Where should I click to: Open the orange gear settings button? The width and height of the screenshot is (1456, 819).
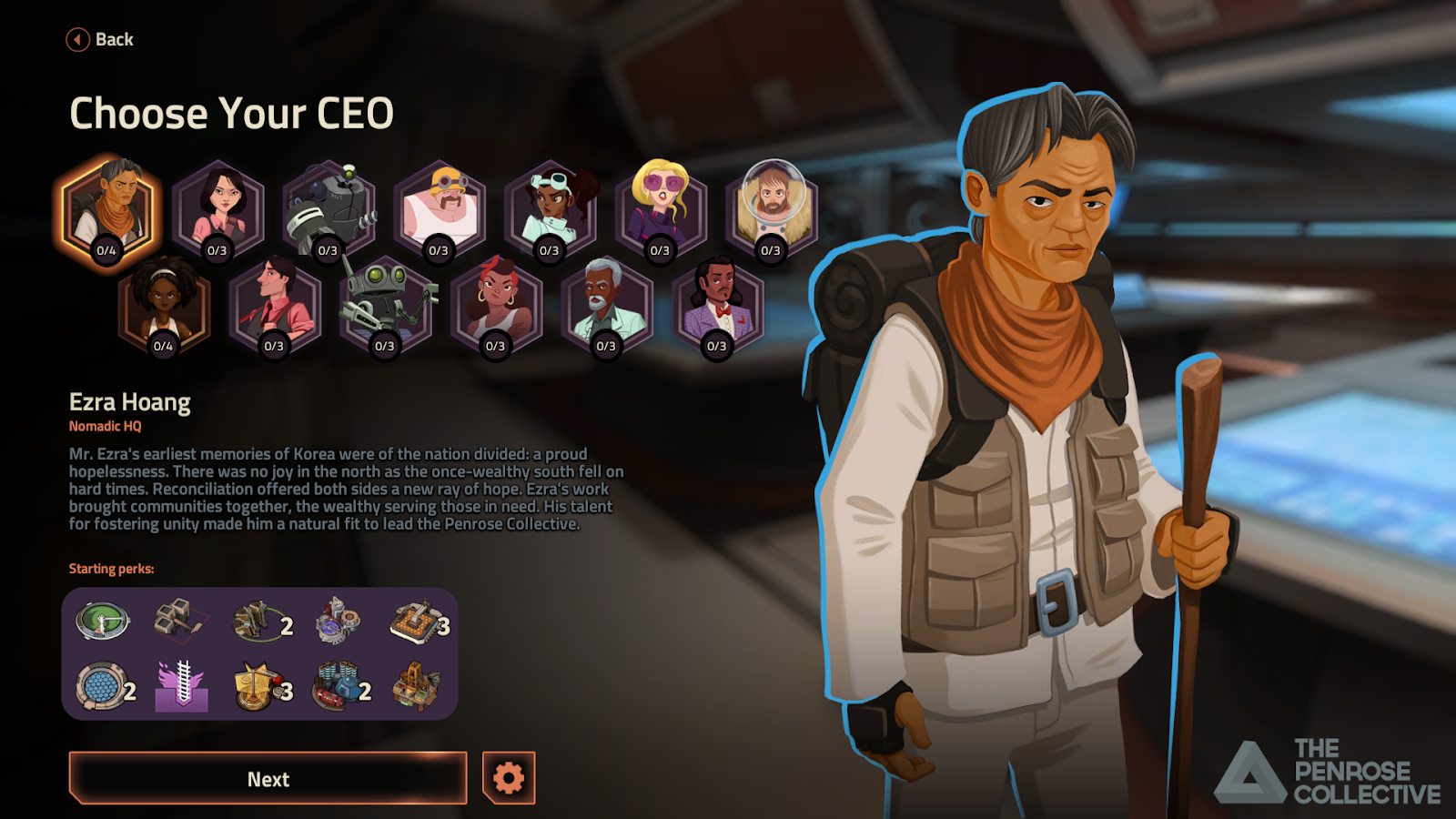click(509, 778)
